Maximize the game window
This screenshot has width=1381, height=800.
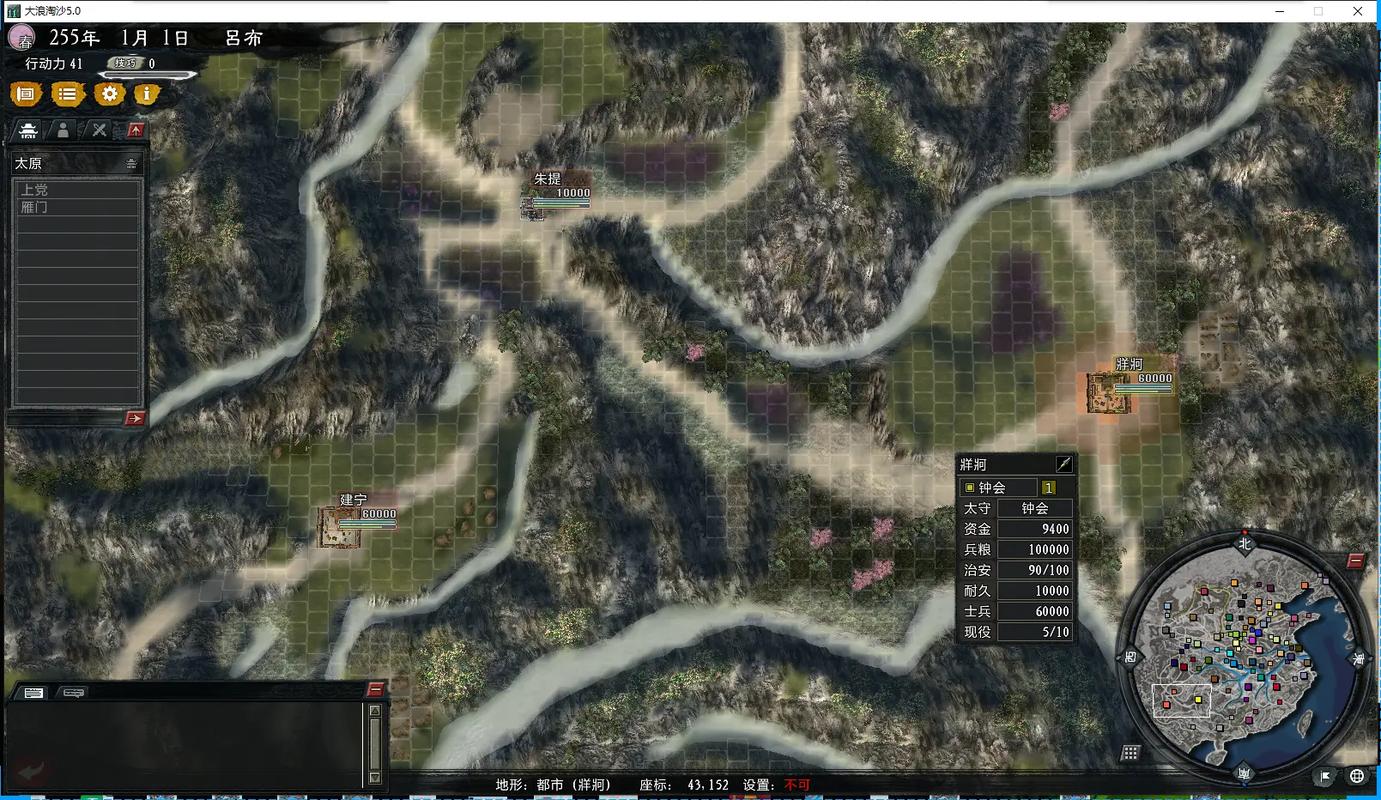point(1318,11)
